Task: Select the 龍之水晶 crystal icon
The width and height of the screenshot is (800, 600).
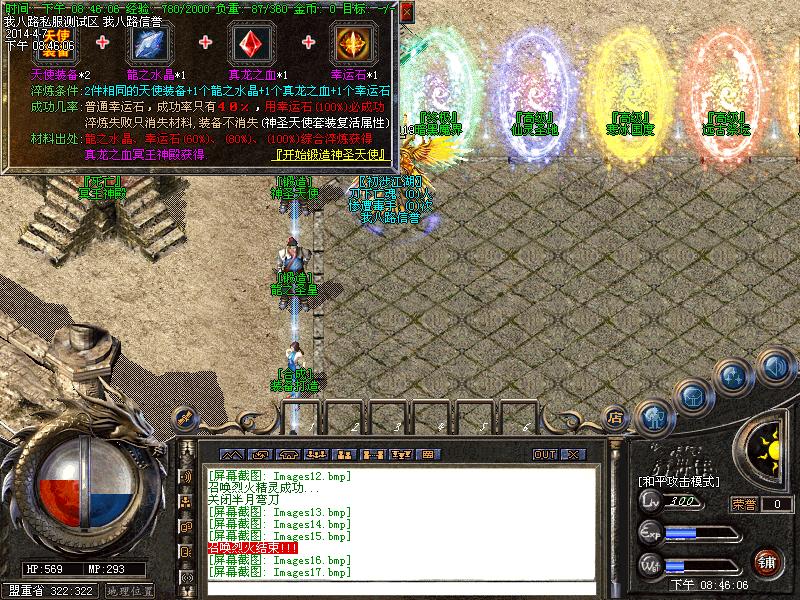Action: tap(151, 44)
